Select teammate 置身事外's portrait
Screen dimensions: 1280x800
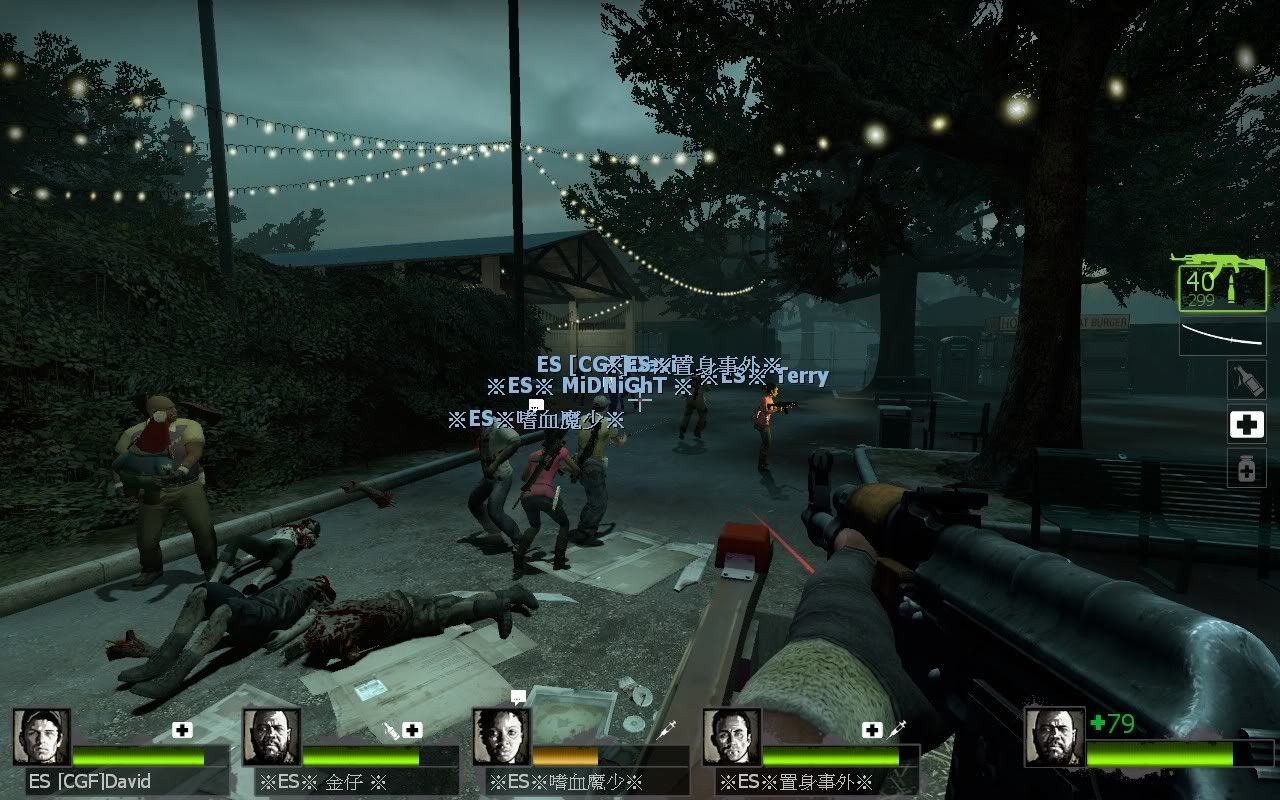coord(732,737)
